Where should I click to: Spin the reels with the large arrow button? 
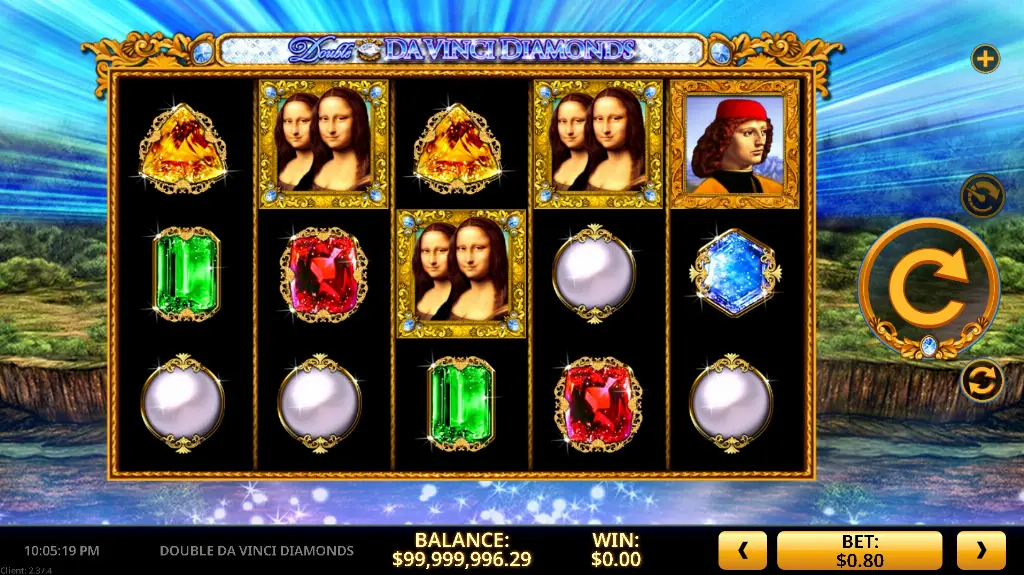[928, 288]
